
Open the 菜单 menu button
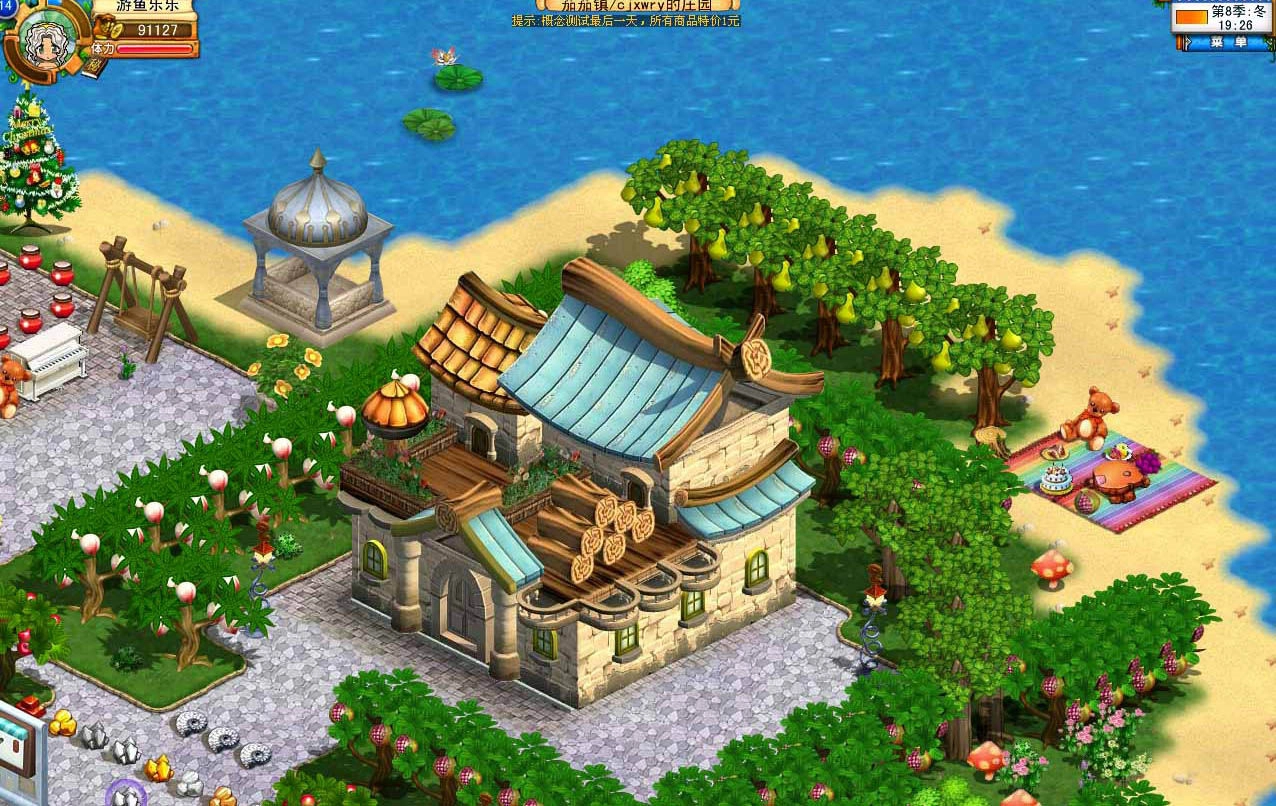(1228, 42)
